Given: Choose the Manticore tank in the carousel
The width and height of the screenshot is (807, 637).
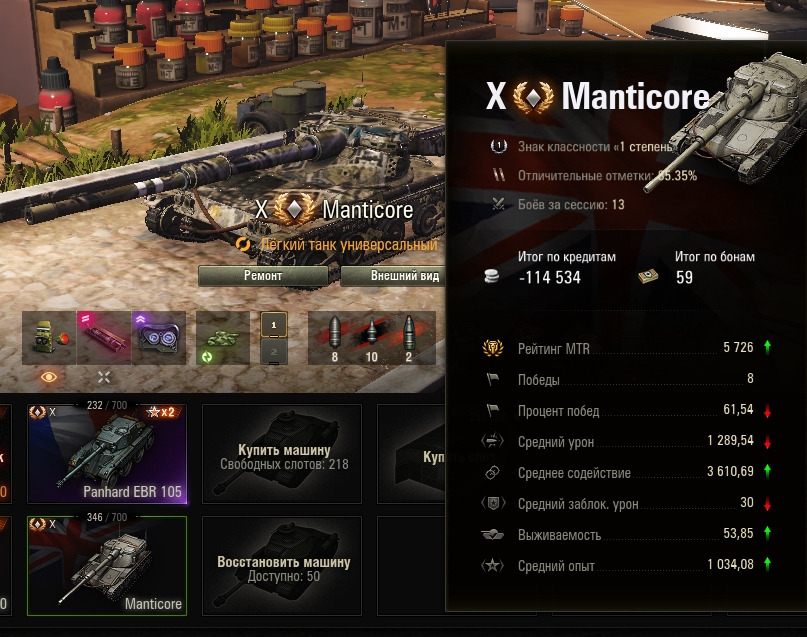Looking at the screenshot, I should (107, 565).
